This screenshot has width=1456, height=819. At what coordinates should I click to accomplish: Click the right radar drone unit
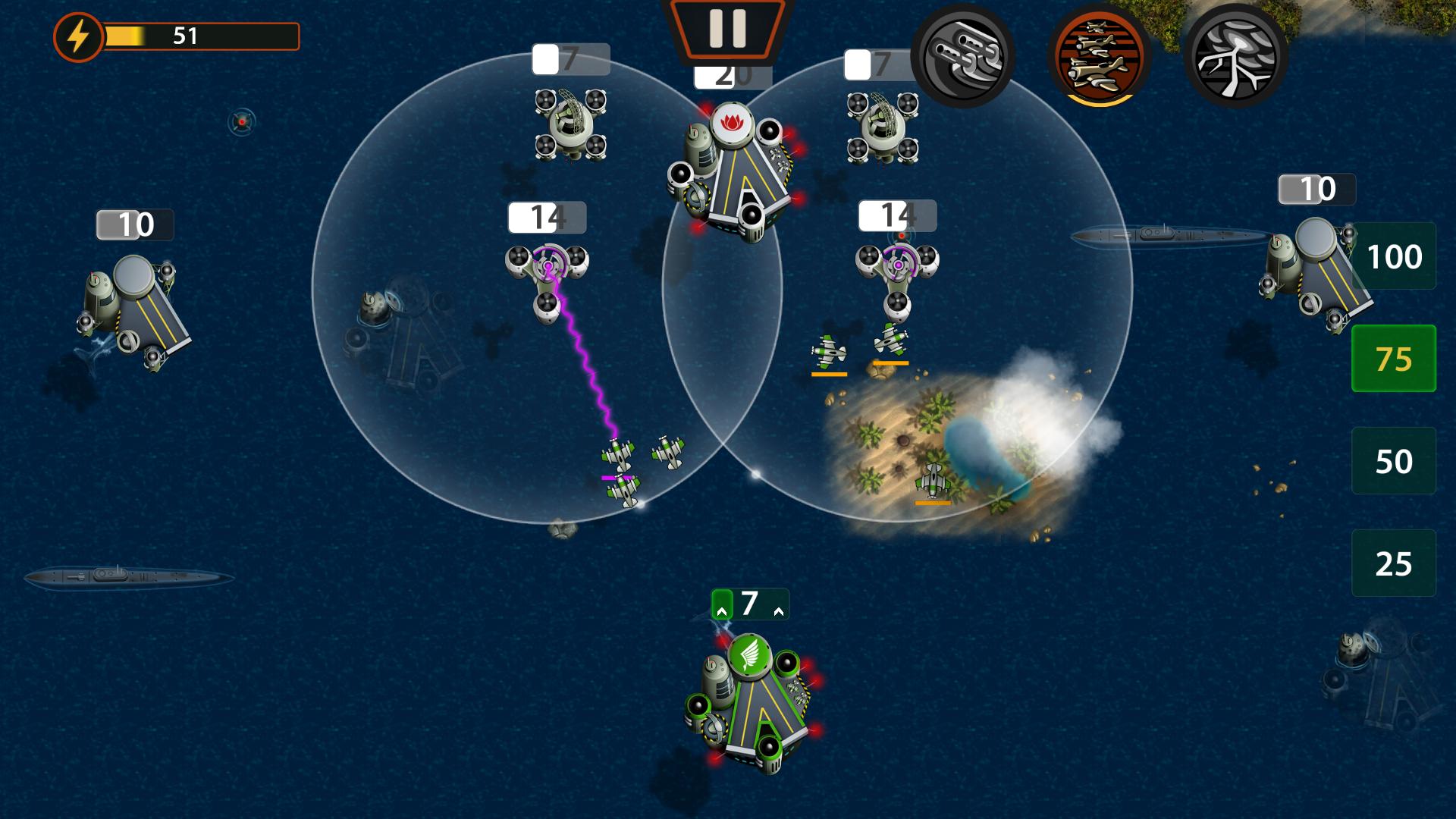click(x=882, y=125)
